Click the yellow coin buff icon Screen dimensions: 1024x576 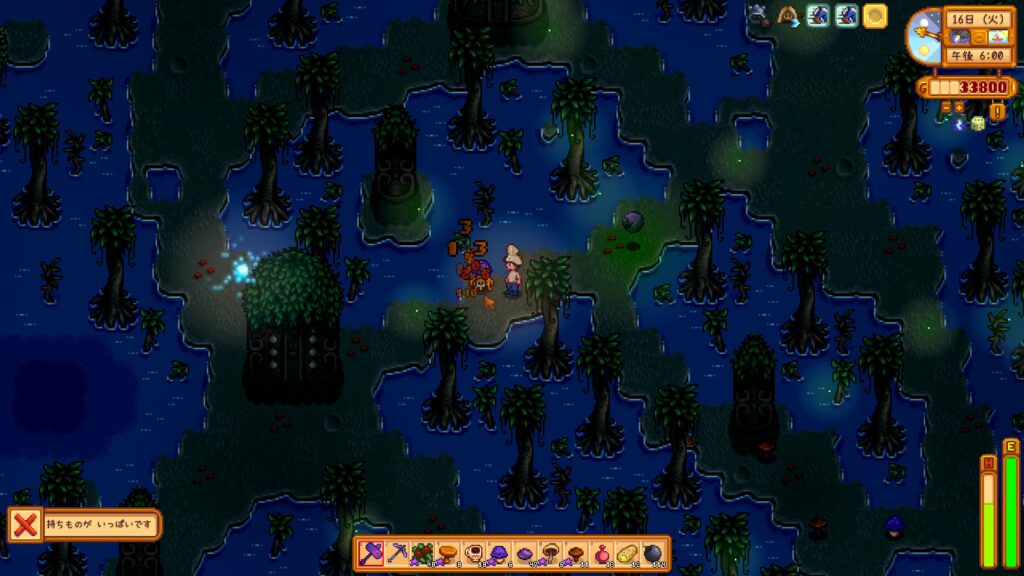[875, 16]
